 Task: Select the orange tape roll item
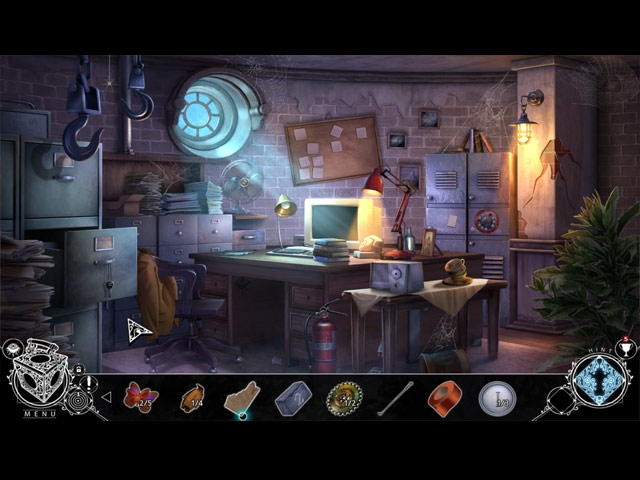pos(446,398)
